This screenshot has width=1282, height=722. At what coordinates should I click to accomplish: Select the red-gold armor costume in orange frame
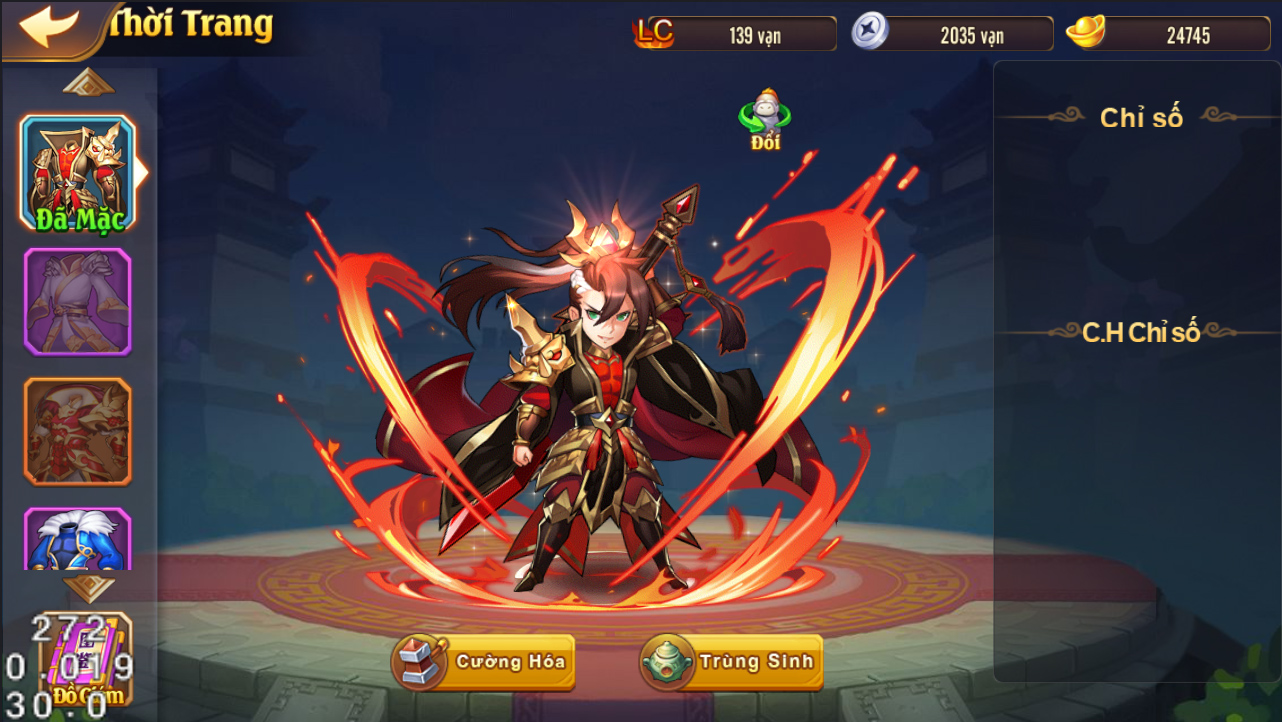(78, 431)
